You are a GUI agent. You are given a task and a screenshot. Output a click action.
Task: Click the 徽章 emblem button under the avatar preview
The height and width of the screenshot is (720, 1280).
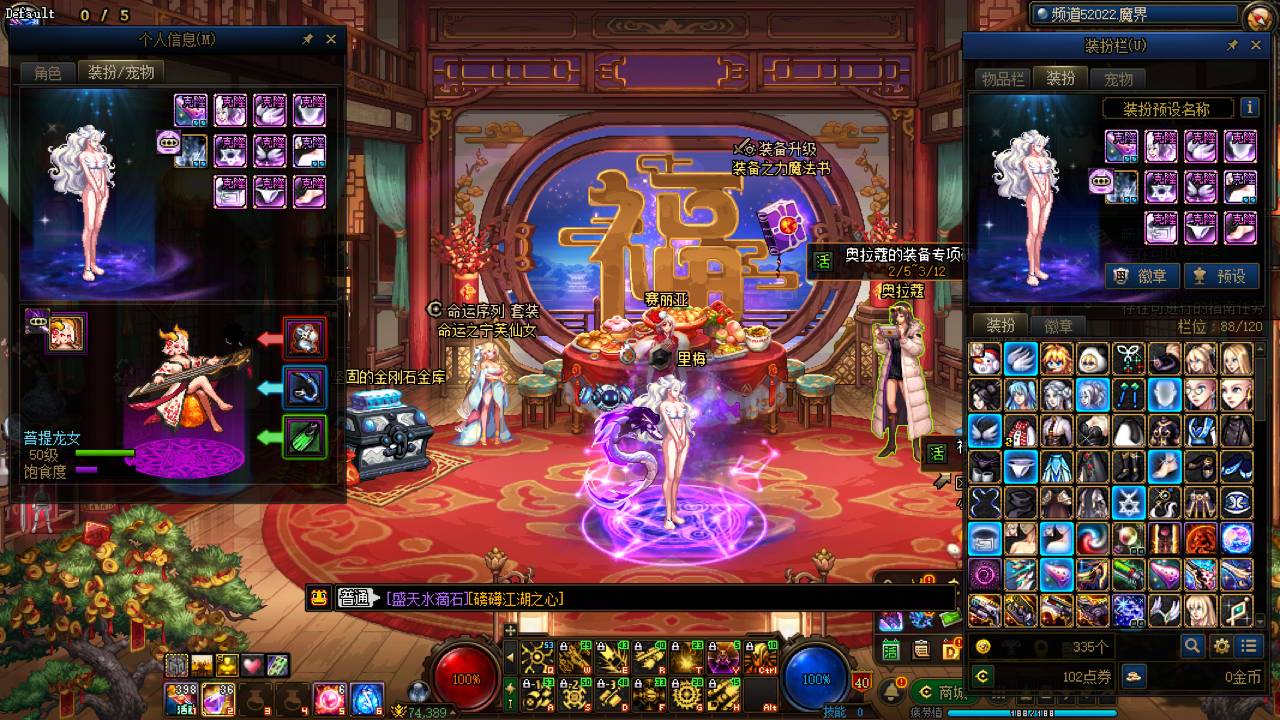(1141, 276)
